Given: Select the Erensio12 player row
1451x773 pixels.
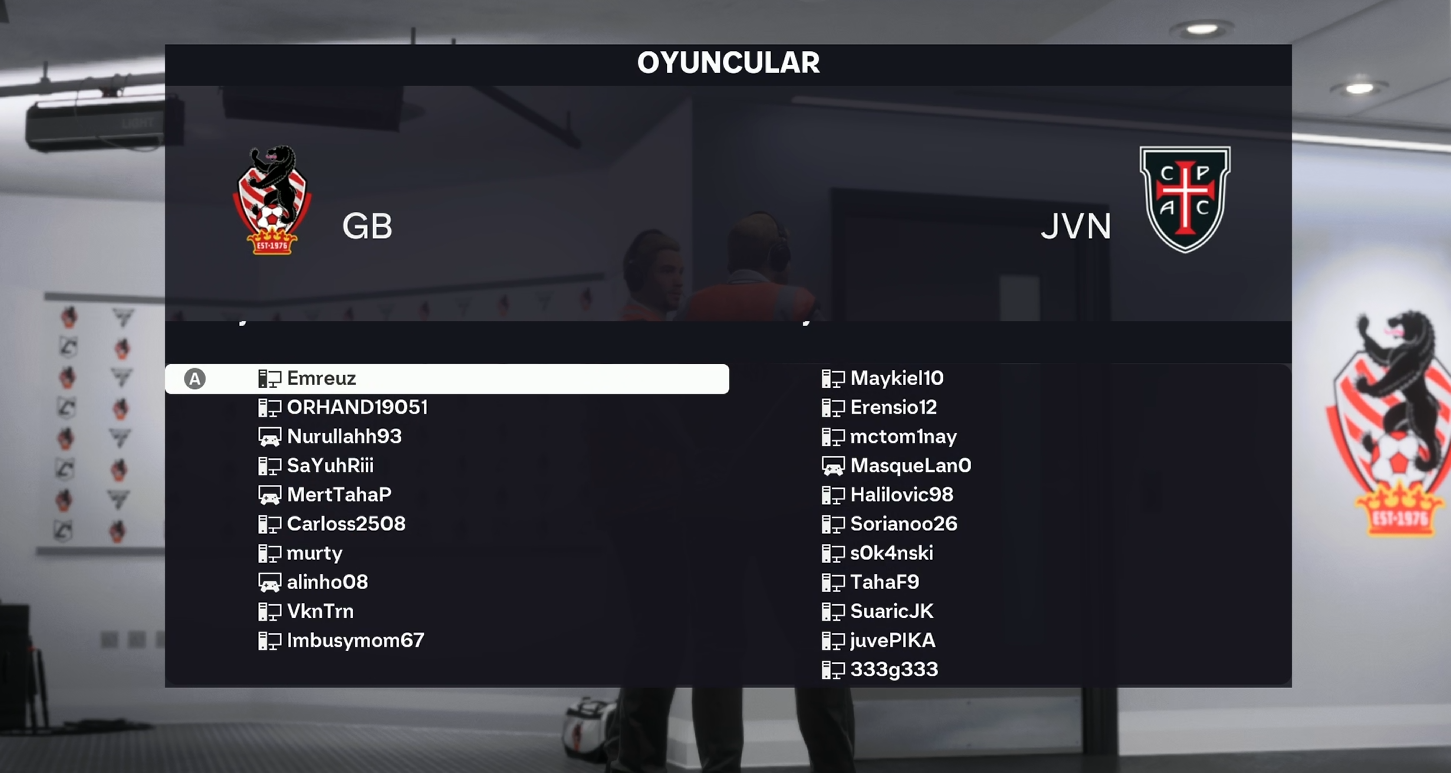Looking at the screenshot, I should coord(893,408).
